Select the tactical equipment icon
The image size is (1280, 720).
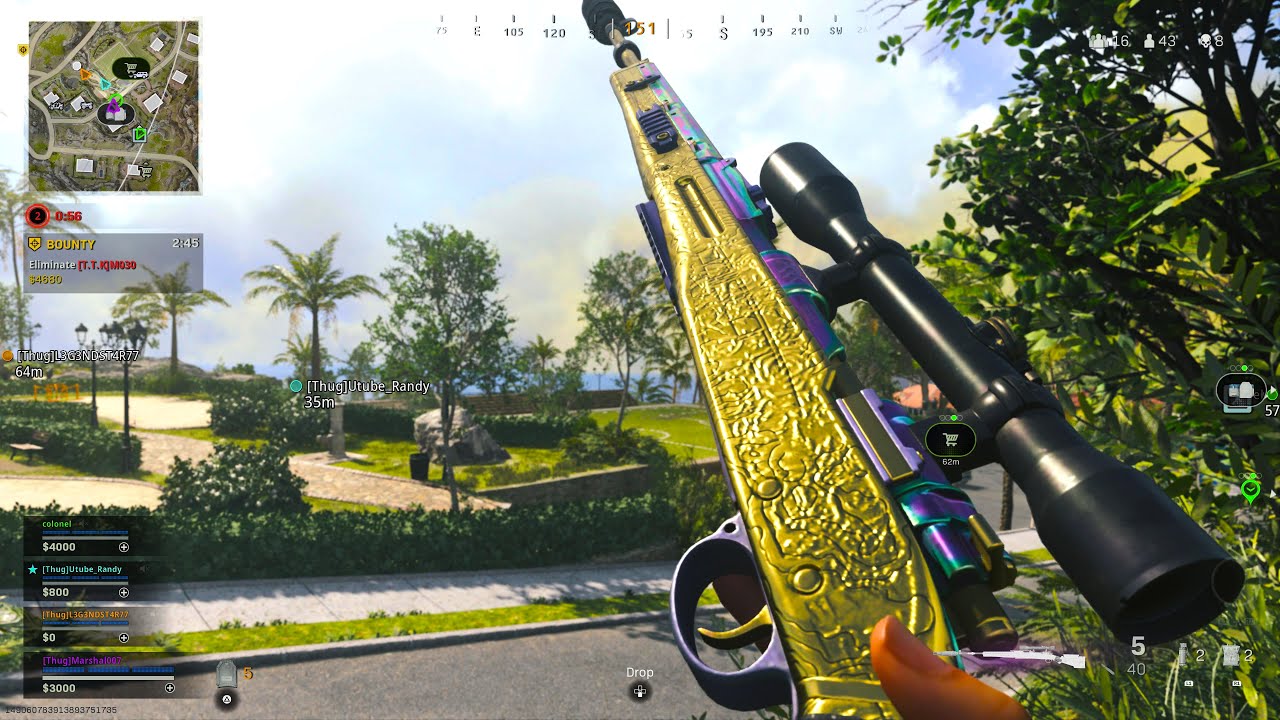pyautogui.click(x=1231, y=657)
